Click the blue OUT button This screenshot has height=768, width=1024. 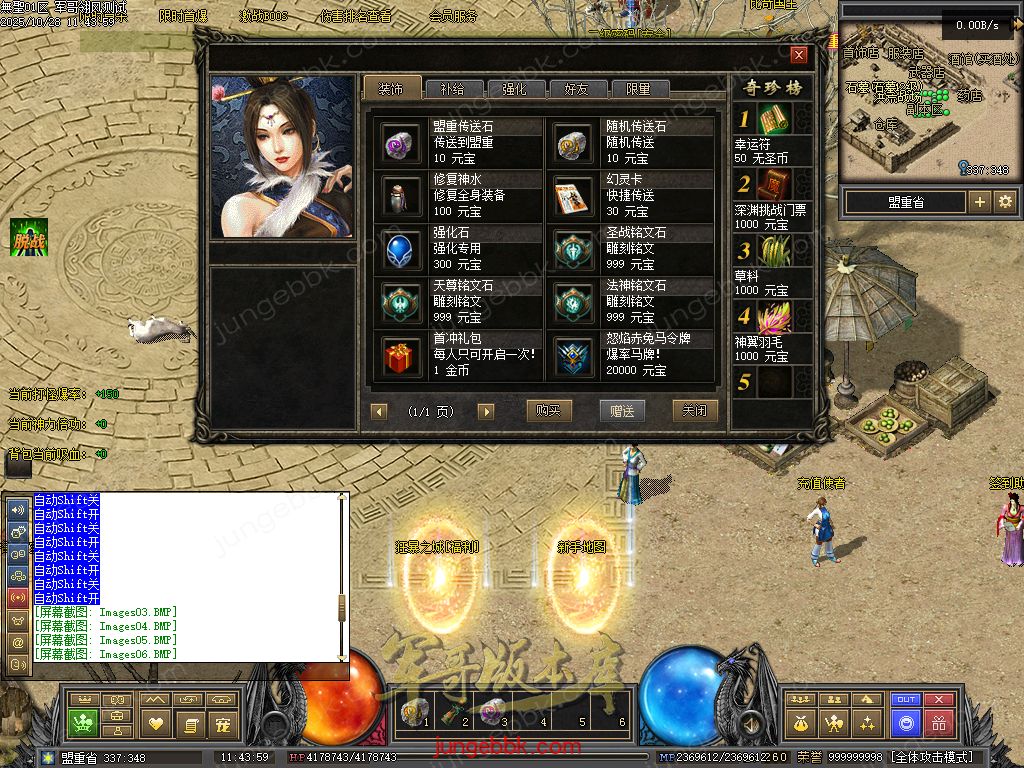coord(906,700)
